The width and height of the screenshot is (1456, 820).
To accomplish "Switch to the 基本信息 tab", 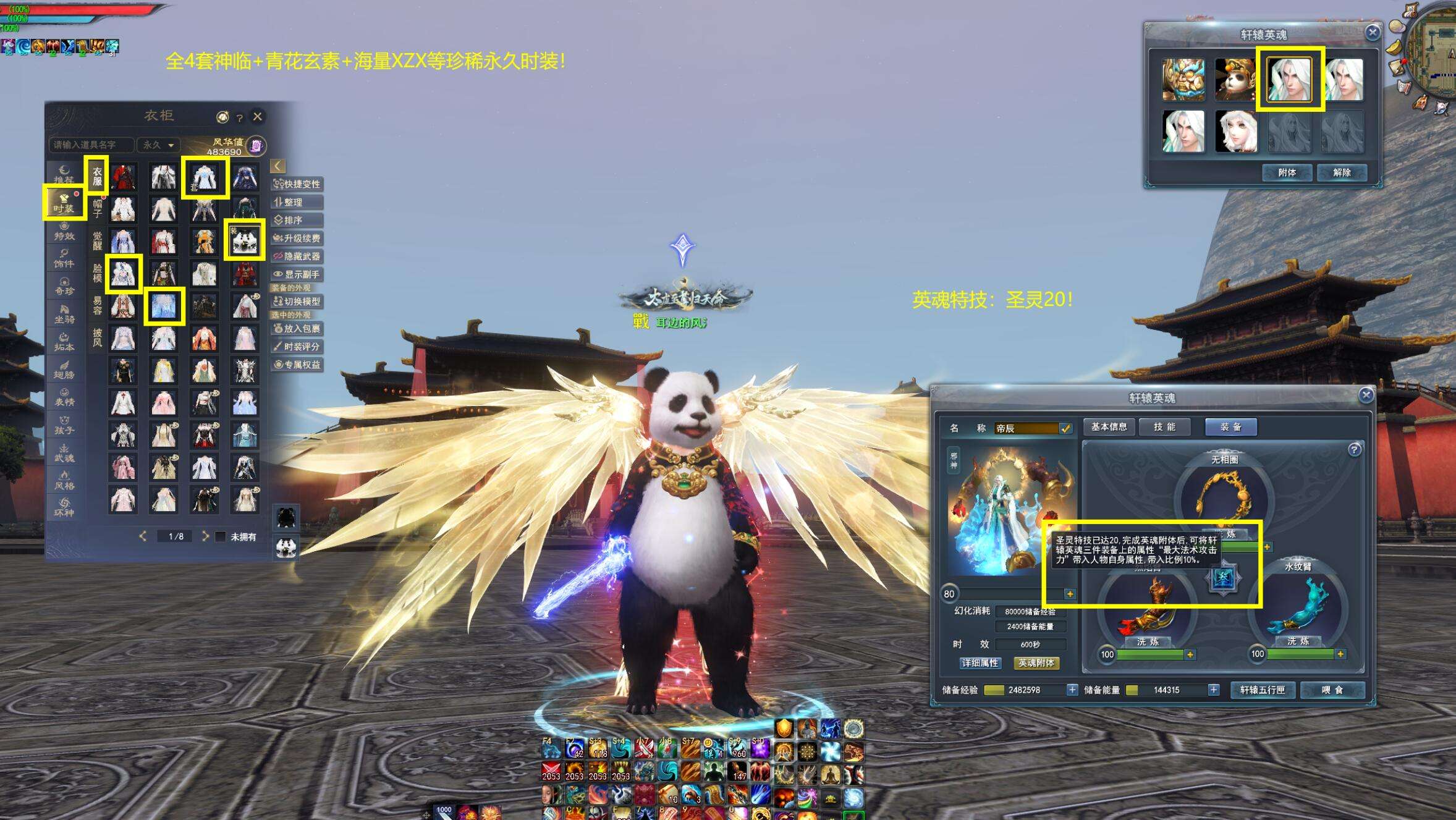I will (1109, 427).
